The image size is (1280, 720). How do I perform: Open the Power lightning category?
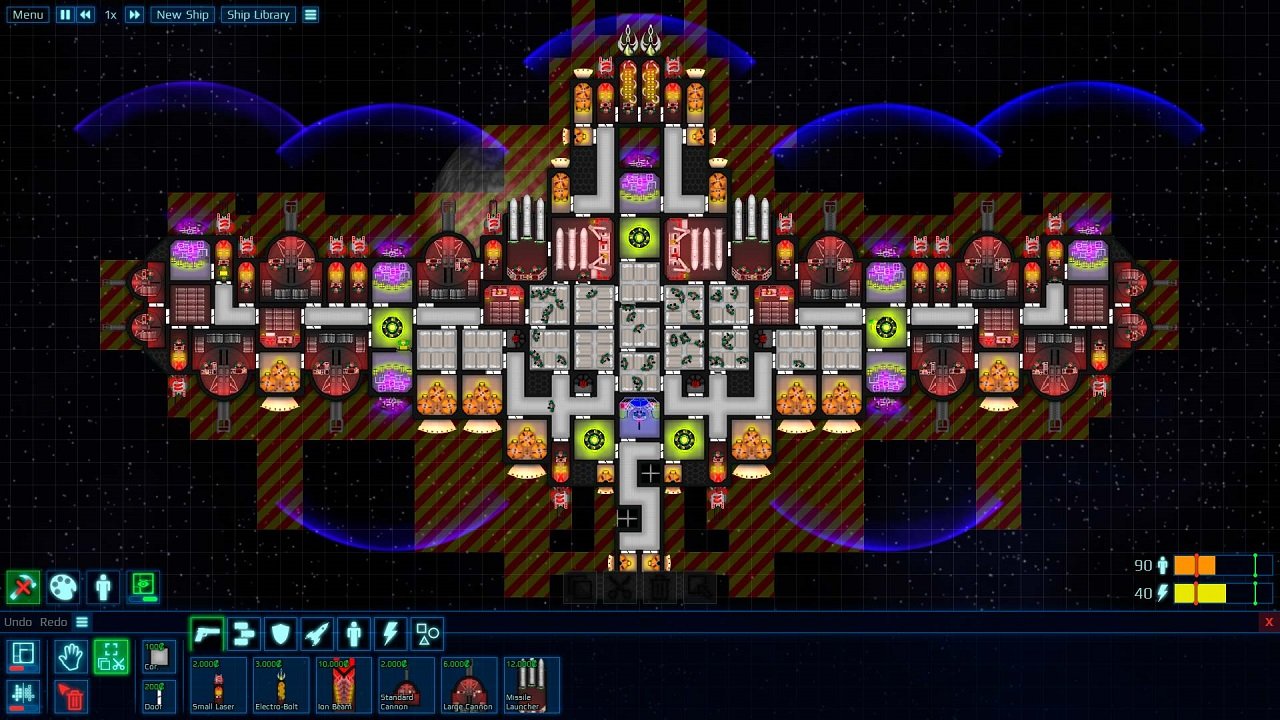388,633
